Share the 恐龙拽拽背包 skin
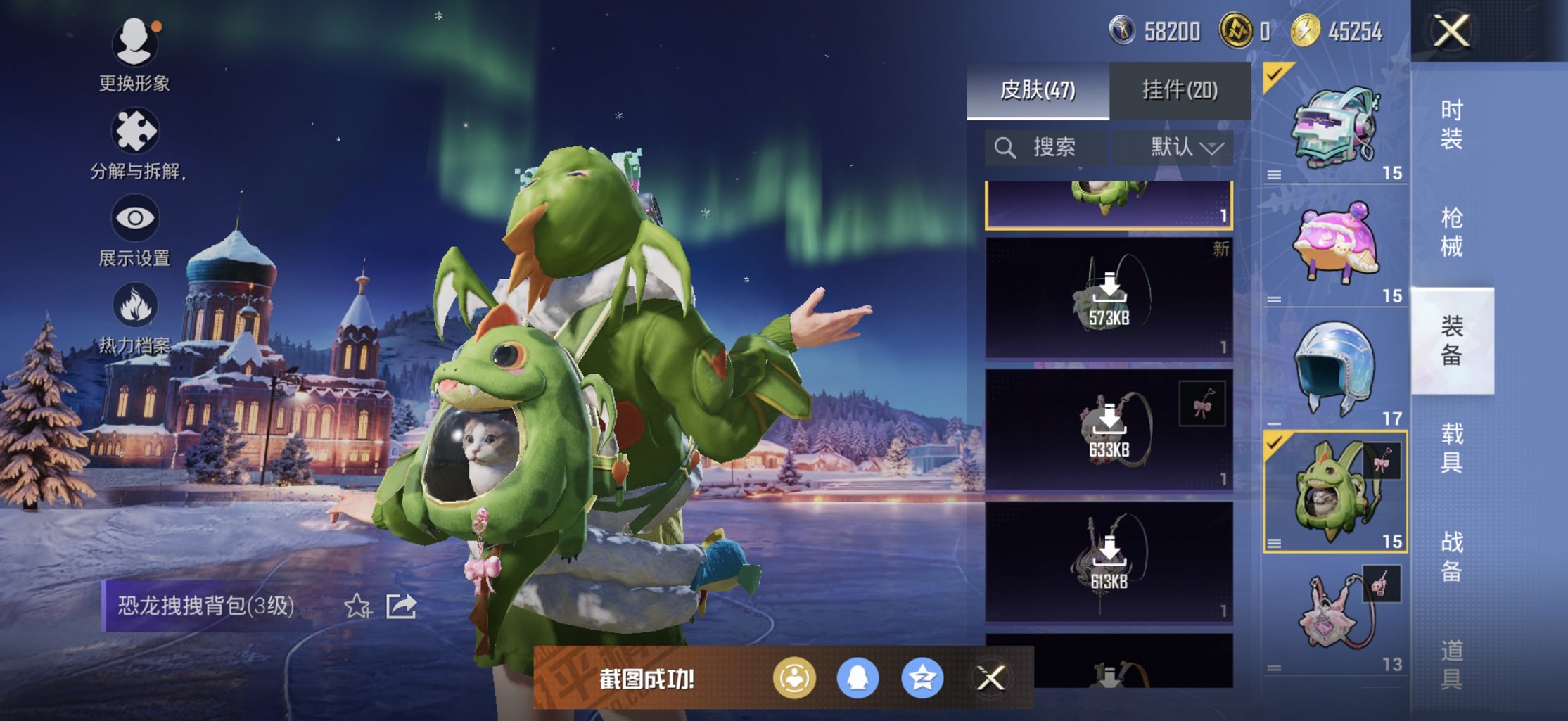The image size is (1568, 721). coord(402,606)
